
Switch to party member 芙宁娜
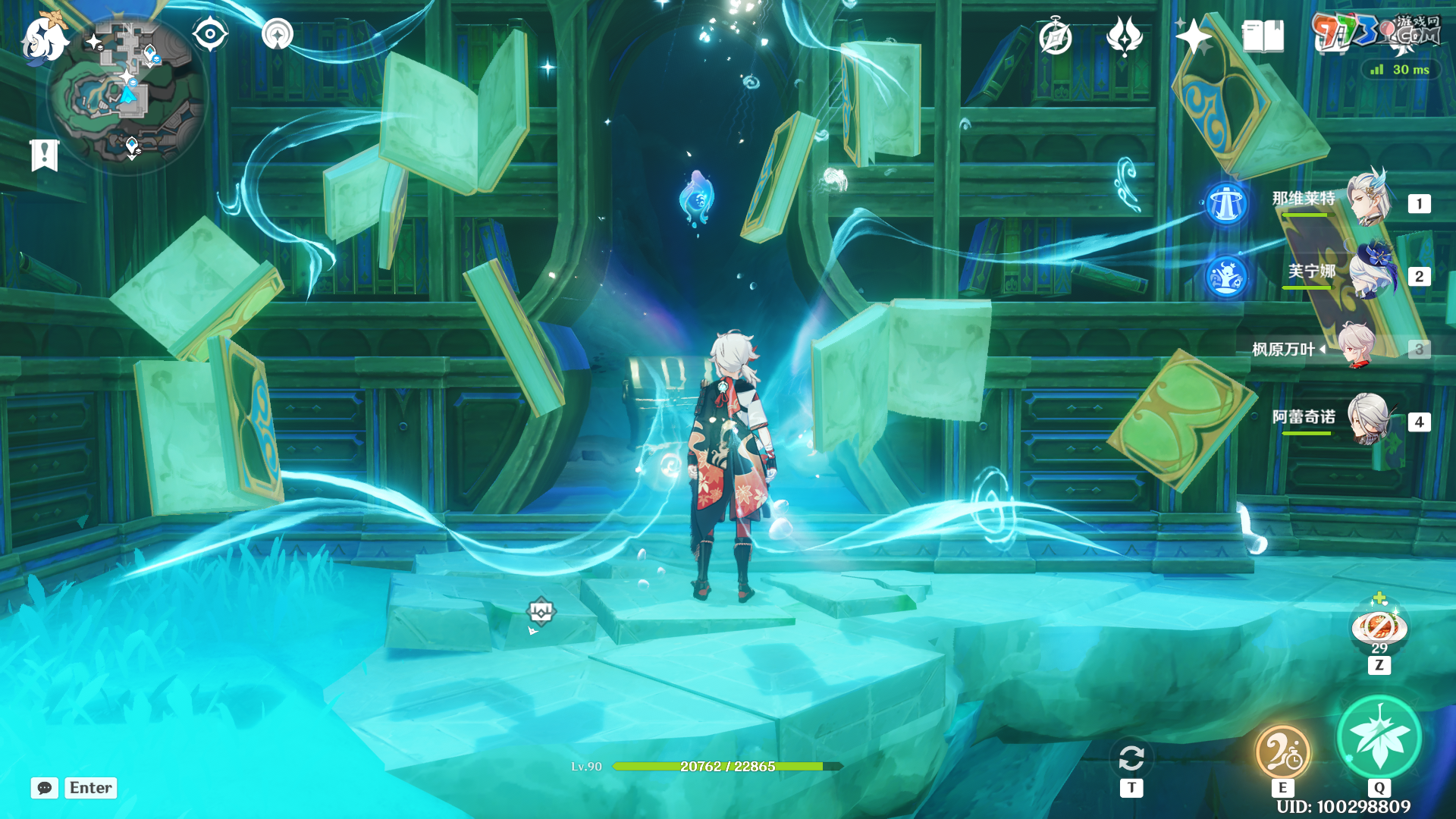1370,271
